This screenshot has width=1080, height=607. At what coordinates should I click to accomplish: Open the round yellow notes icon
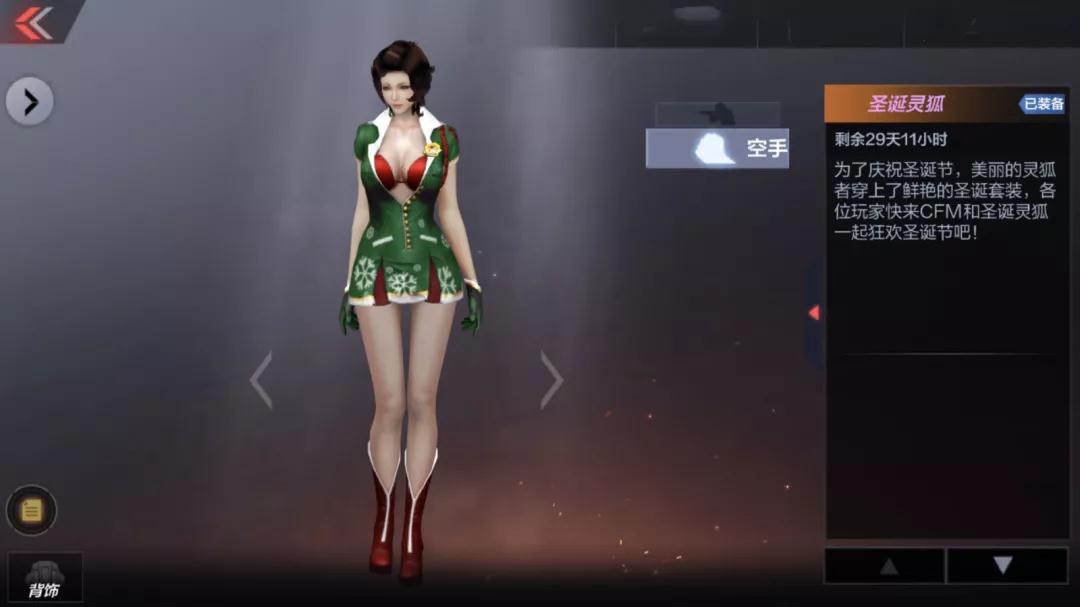pos(31,511)
